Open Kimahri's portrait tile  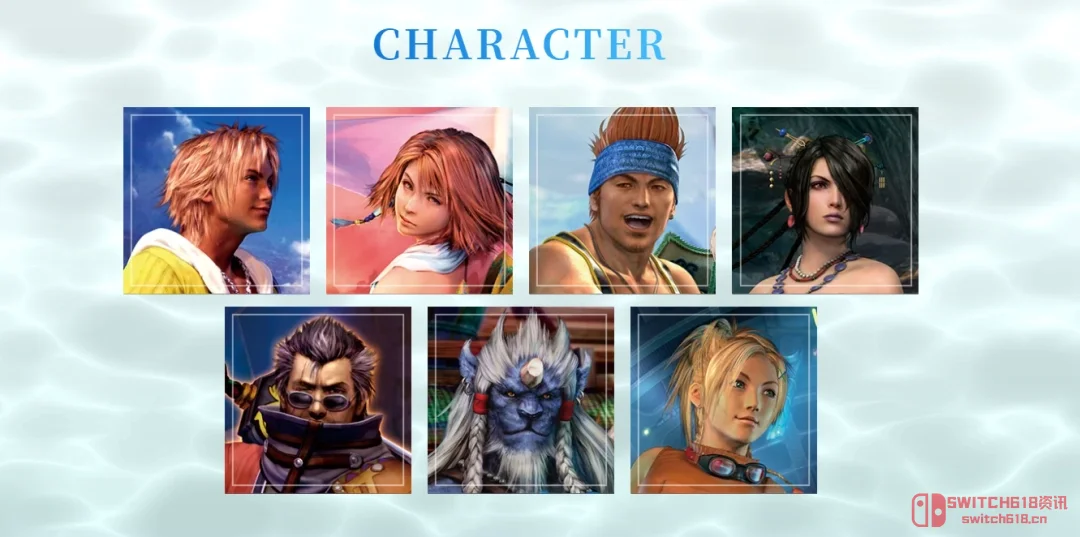coord(521,400)
